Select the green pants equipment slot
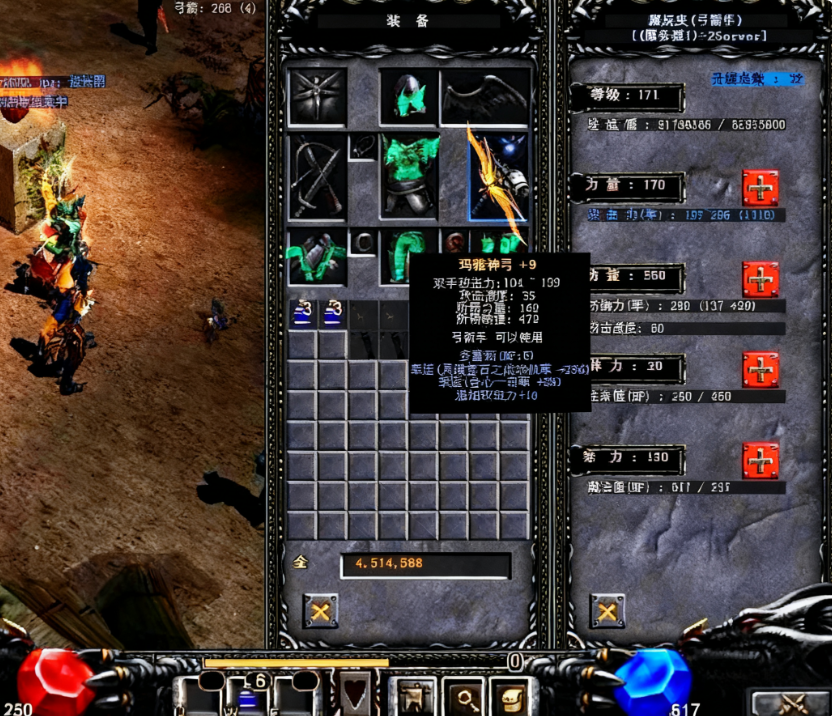832x716 pixels. [x=408, y=255]
